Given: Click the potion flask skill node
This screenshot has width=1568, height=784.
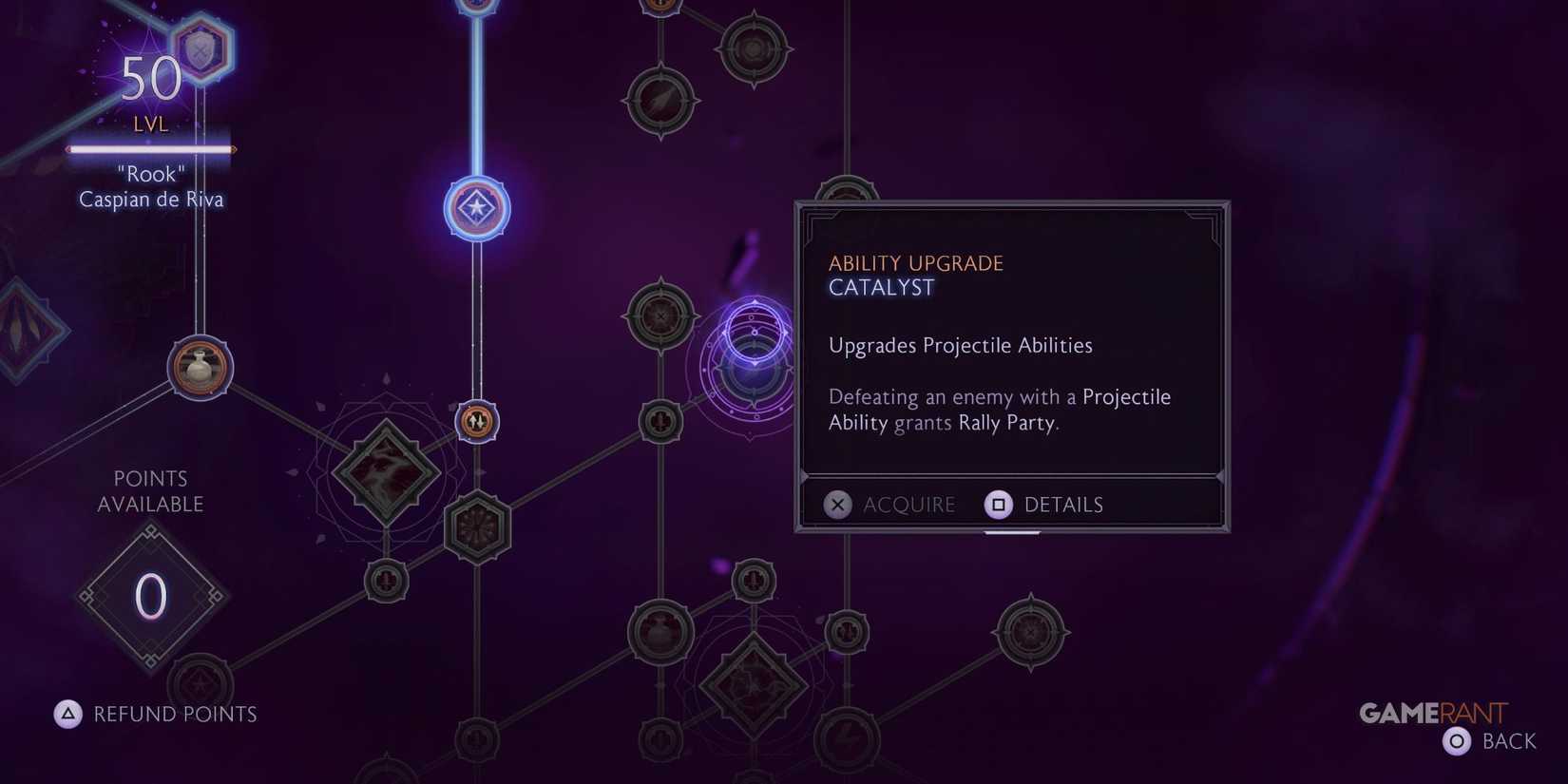Looking at the screenshot, I should pyautogui.click(x=200, y=369).
